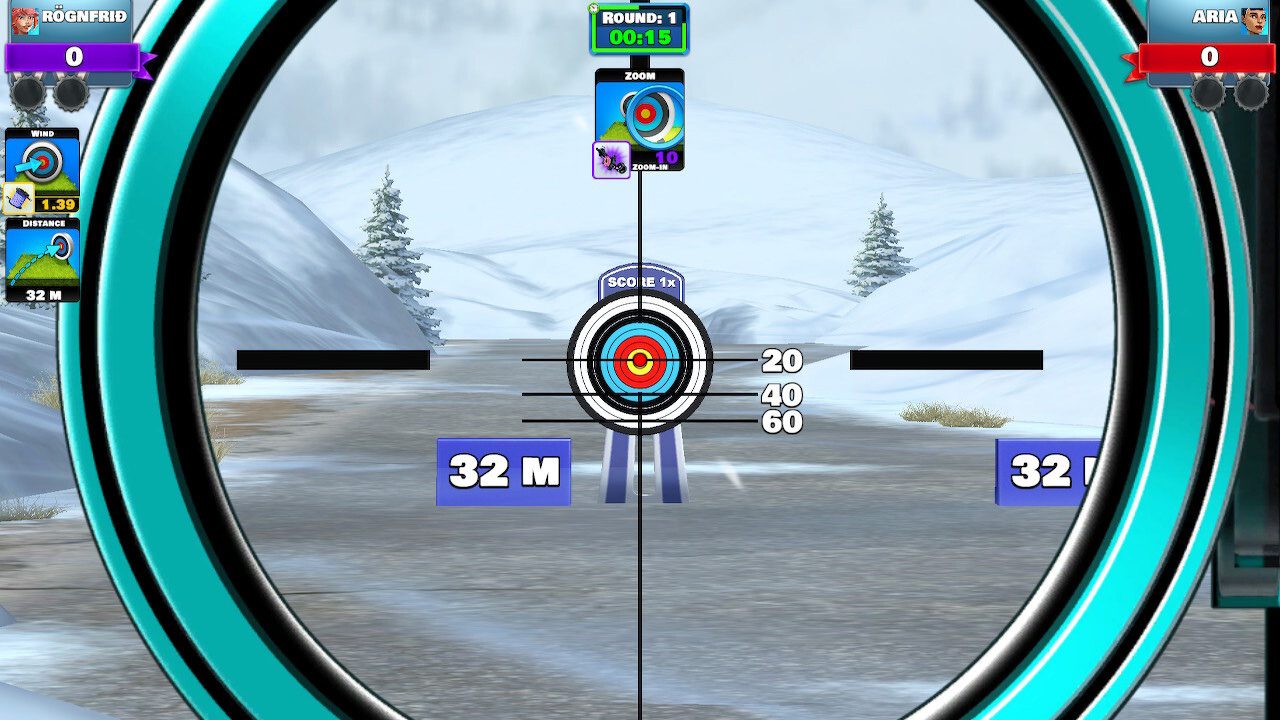
Task: Select the Round: 1 header tab
Action: [x=639, y=18]
